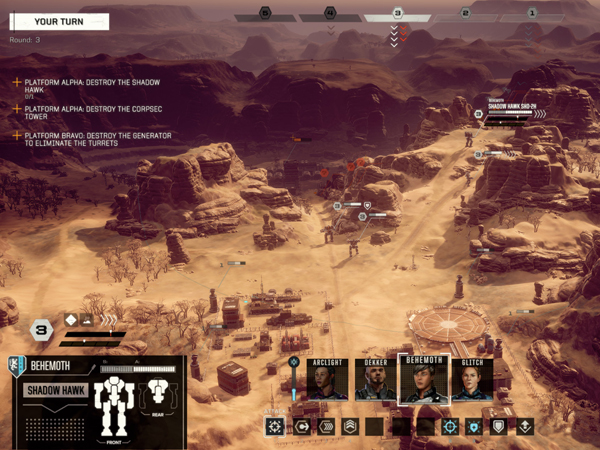Choose the single-arrow sprint action icon
This screenshot has height=450, width=600.
click(300, 426)
